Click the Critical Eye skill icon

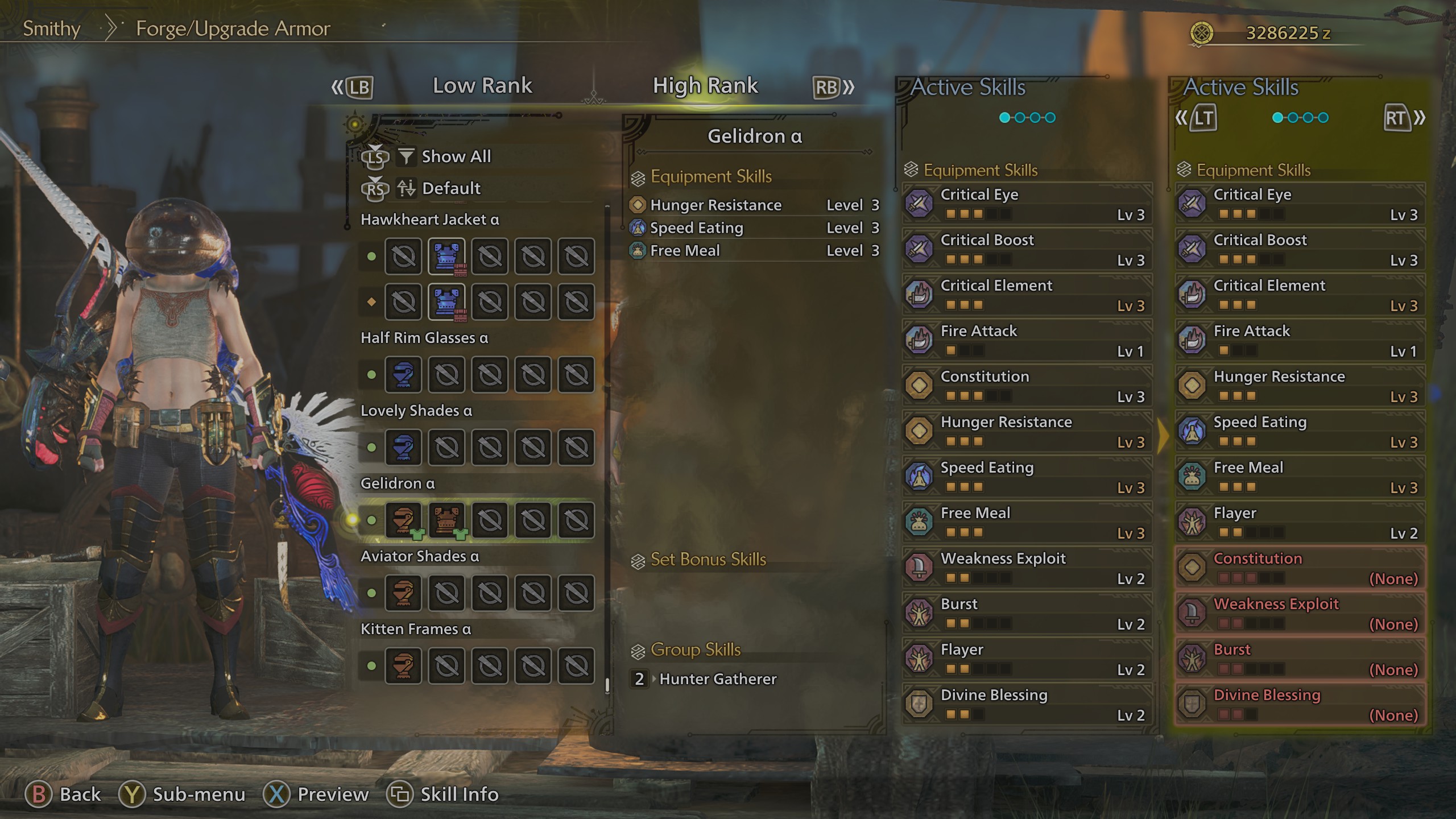tap(919, 204)
